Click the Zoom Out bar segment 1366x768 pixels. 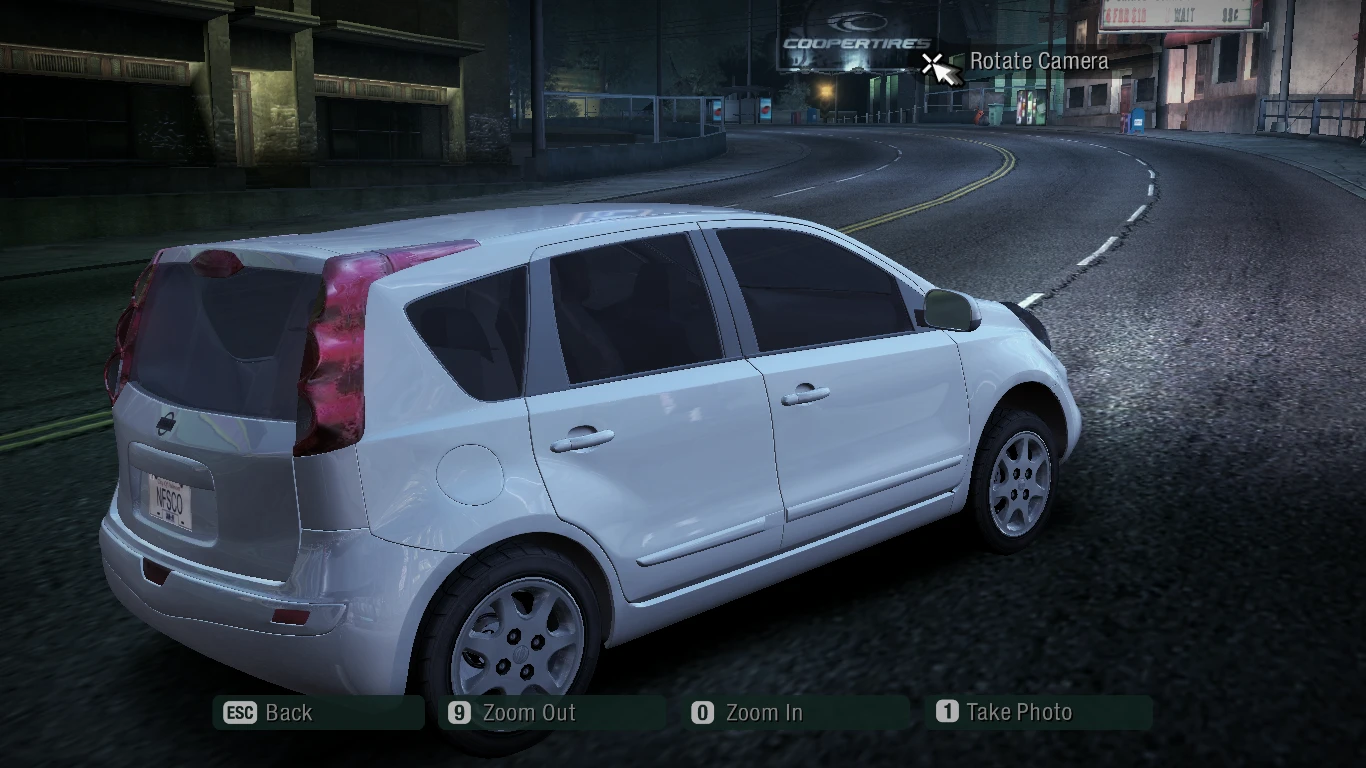click(x=552, y=713)
